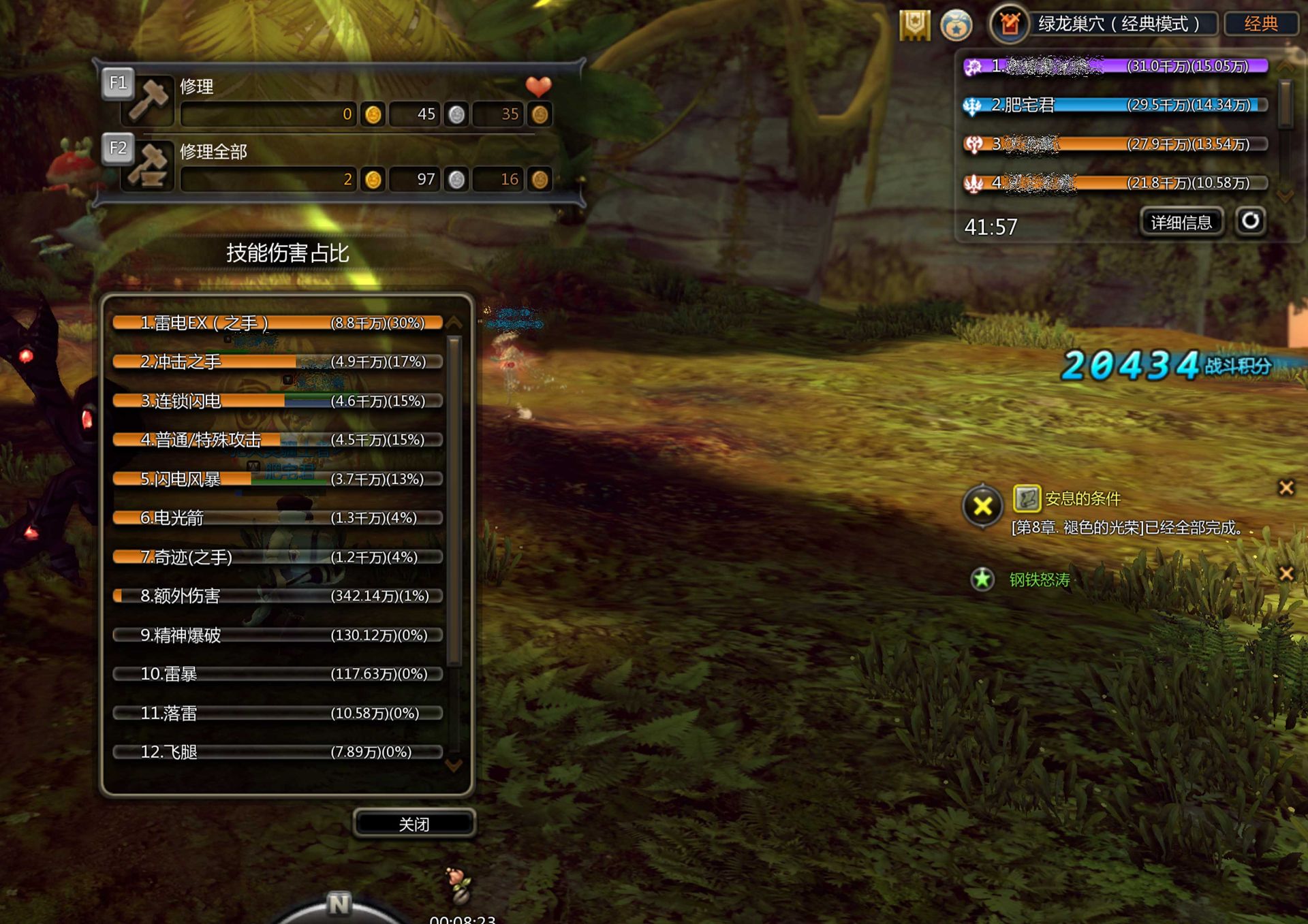Close the skill damage panel with 关闭
This screenshot has width=1308, height=924.
[414, 824]
